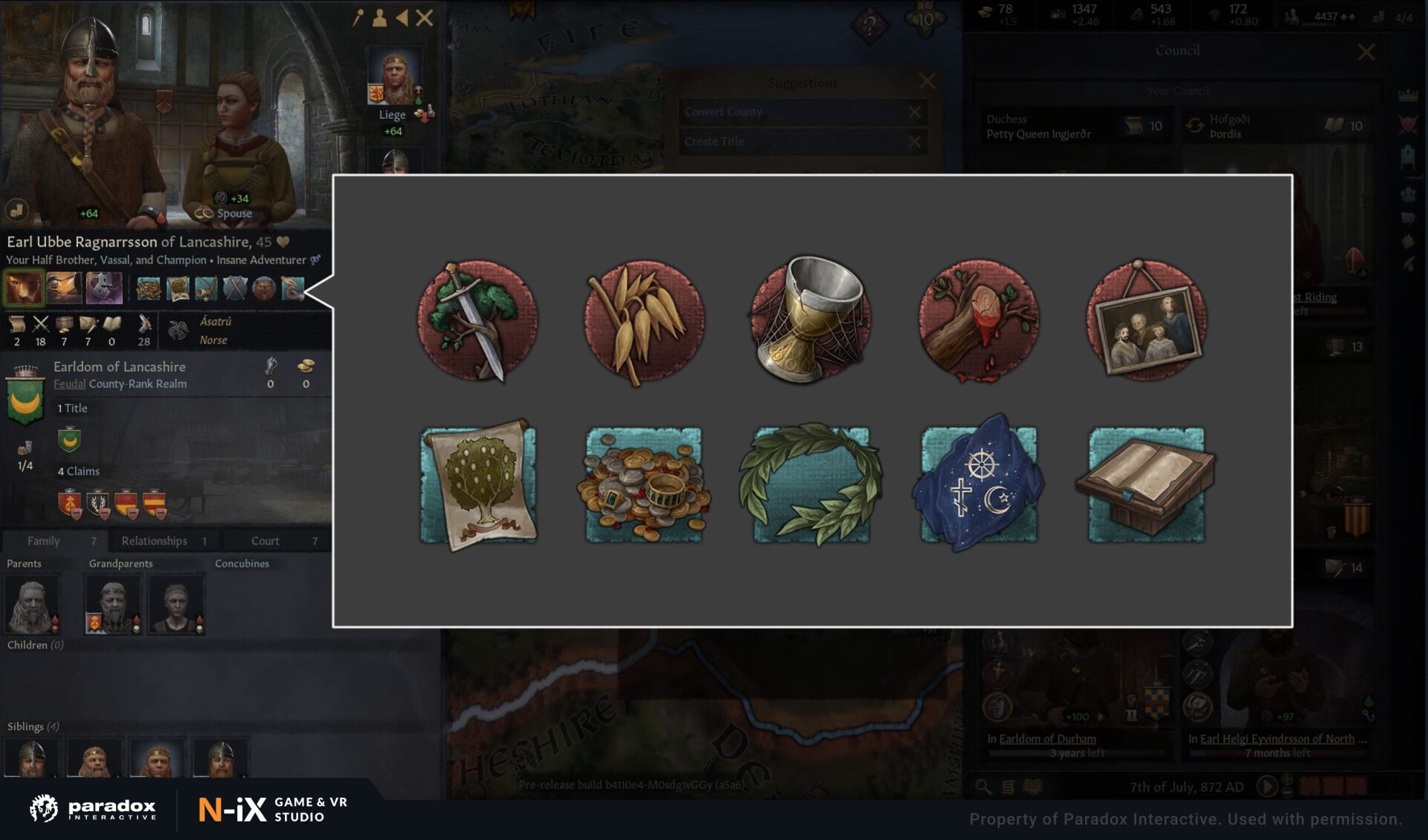Choose the framed family portrait icon
The image size is (1428, 840).
click(1146, 320)
